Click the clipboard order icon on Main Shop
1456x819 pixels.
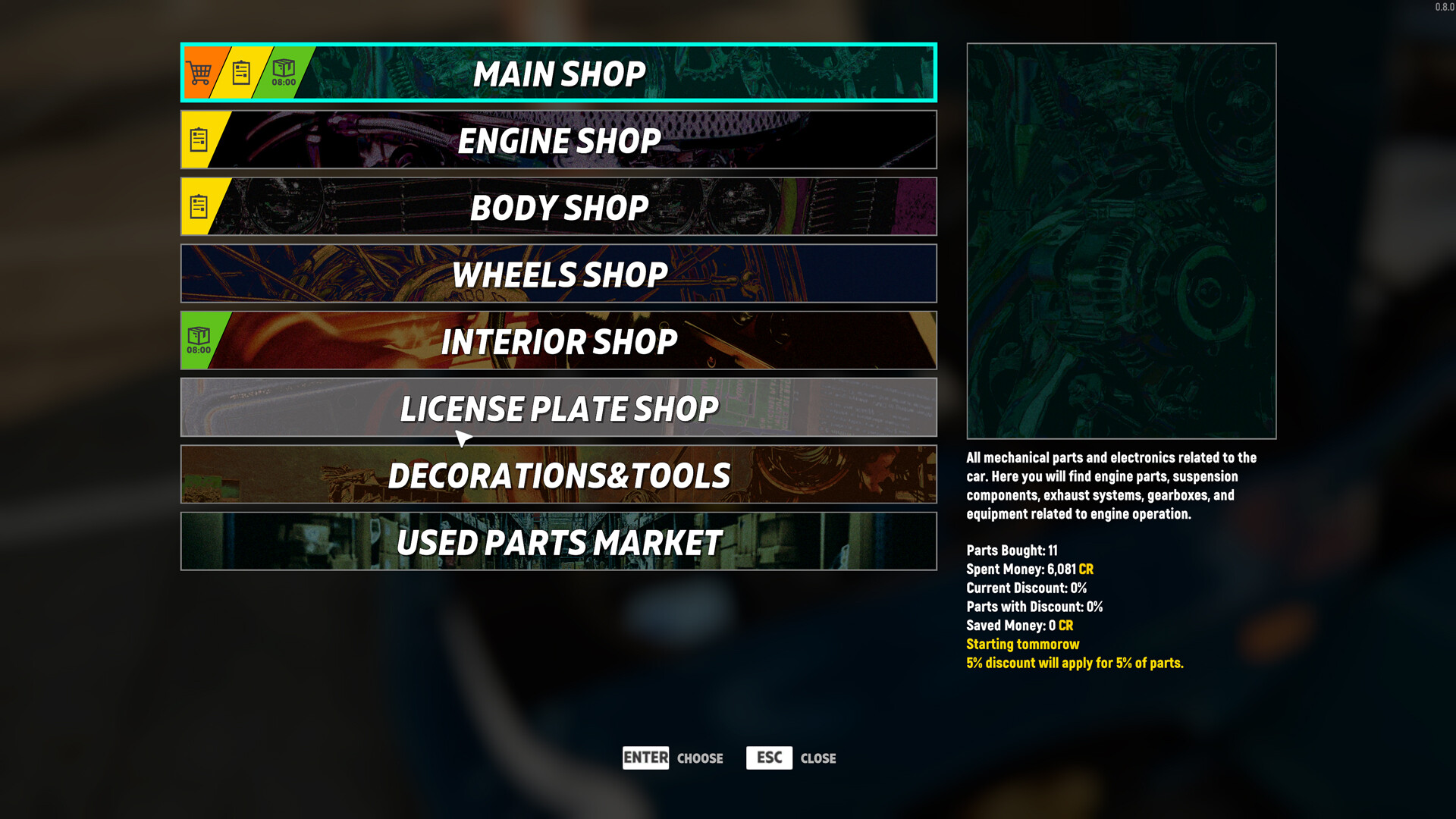241,72
